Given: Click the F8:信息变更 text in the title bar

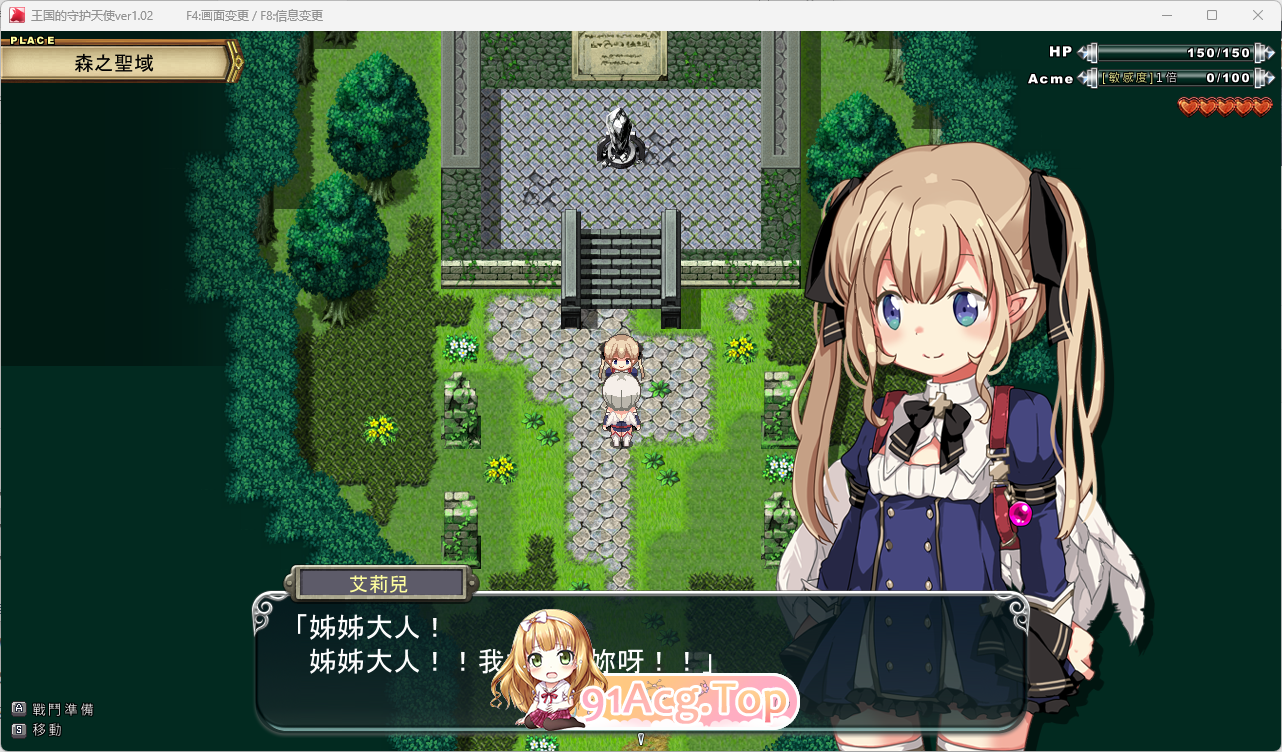Looking at the screenshot, I should pyautogui.click(x=293, y=15).
